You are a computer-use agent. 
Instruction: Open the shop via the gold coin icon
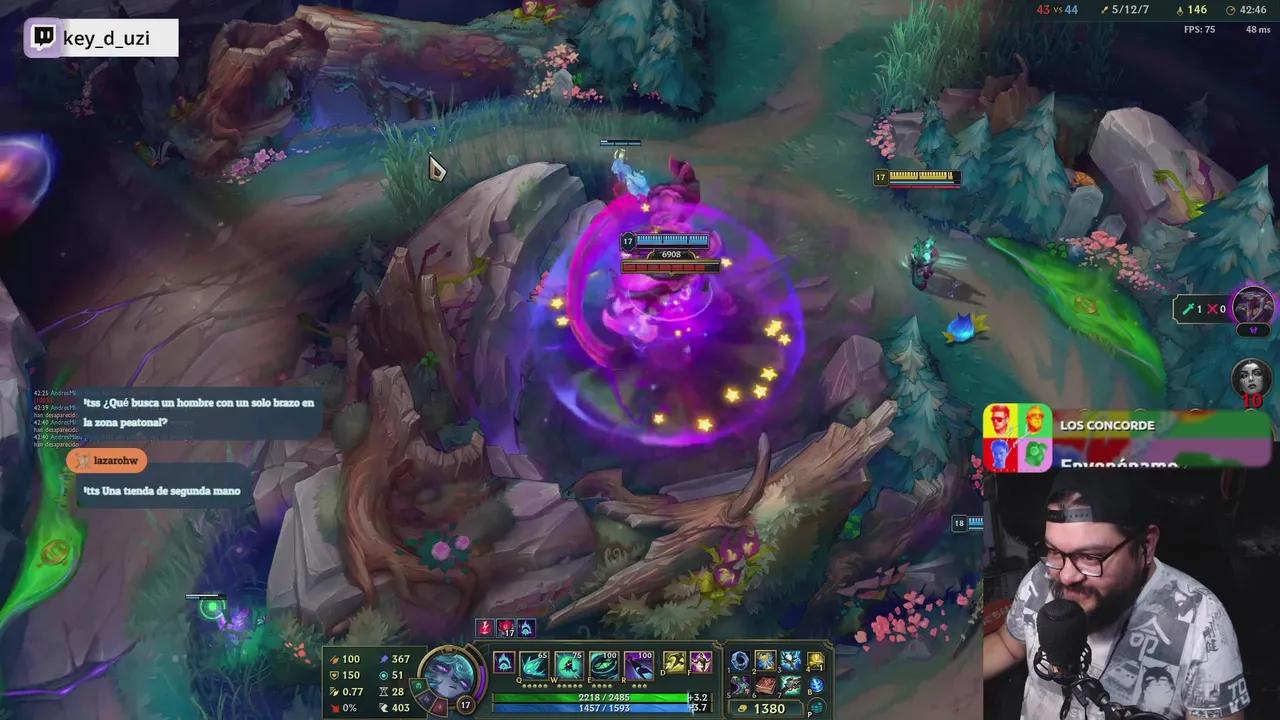pyautogui.click(x=742, y=708)
